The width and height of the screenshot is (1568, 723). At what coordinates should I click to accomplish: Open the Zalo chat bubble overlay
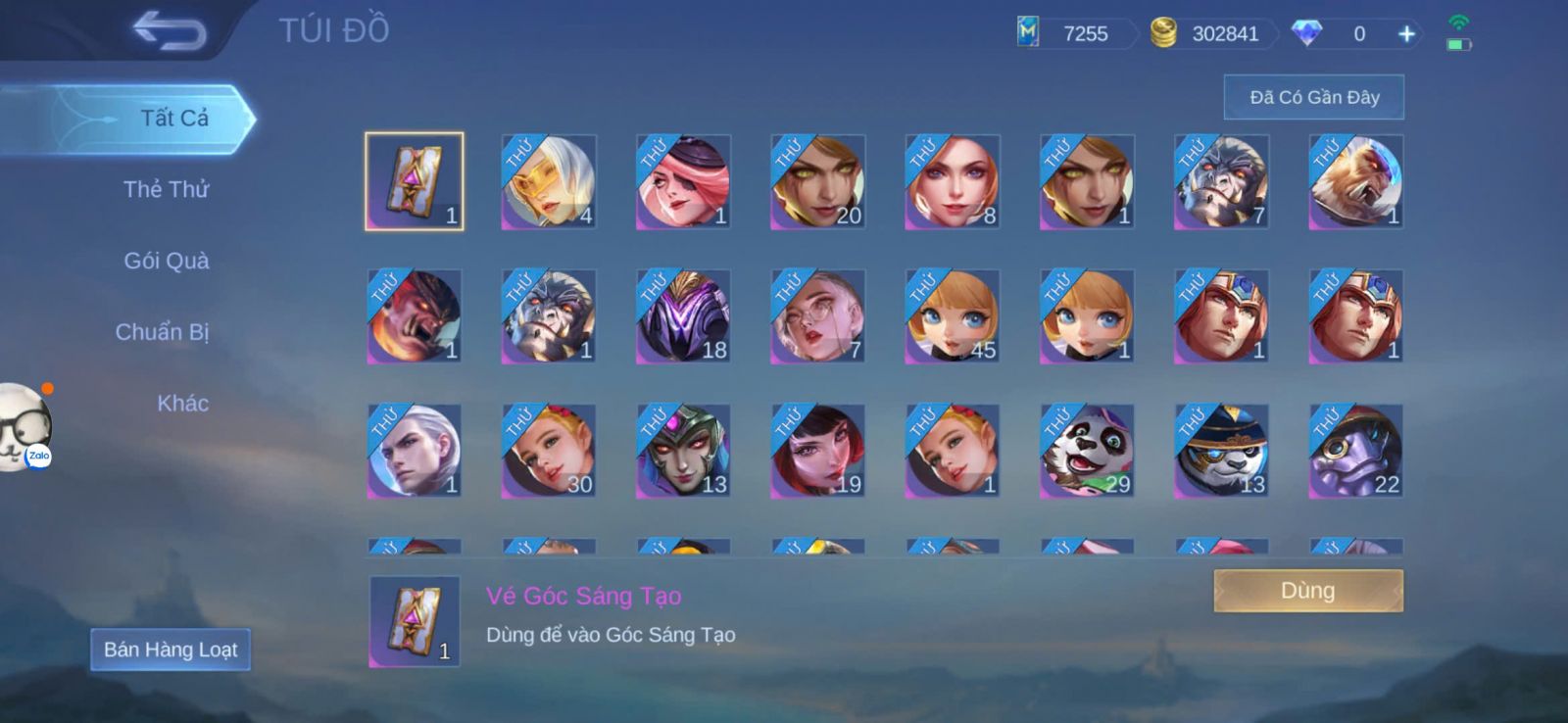[24, 427]
